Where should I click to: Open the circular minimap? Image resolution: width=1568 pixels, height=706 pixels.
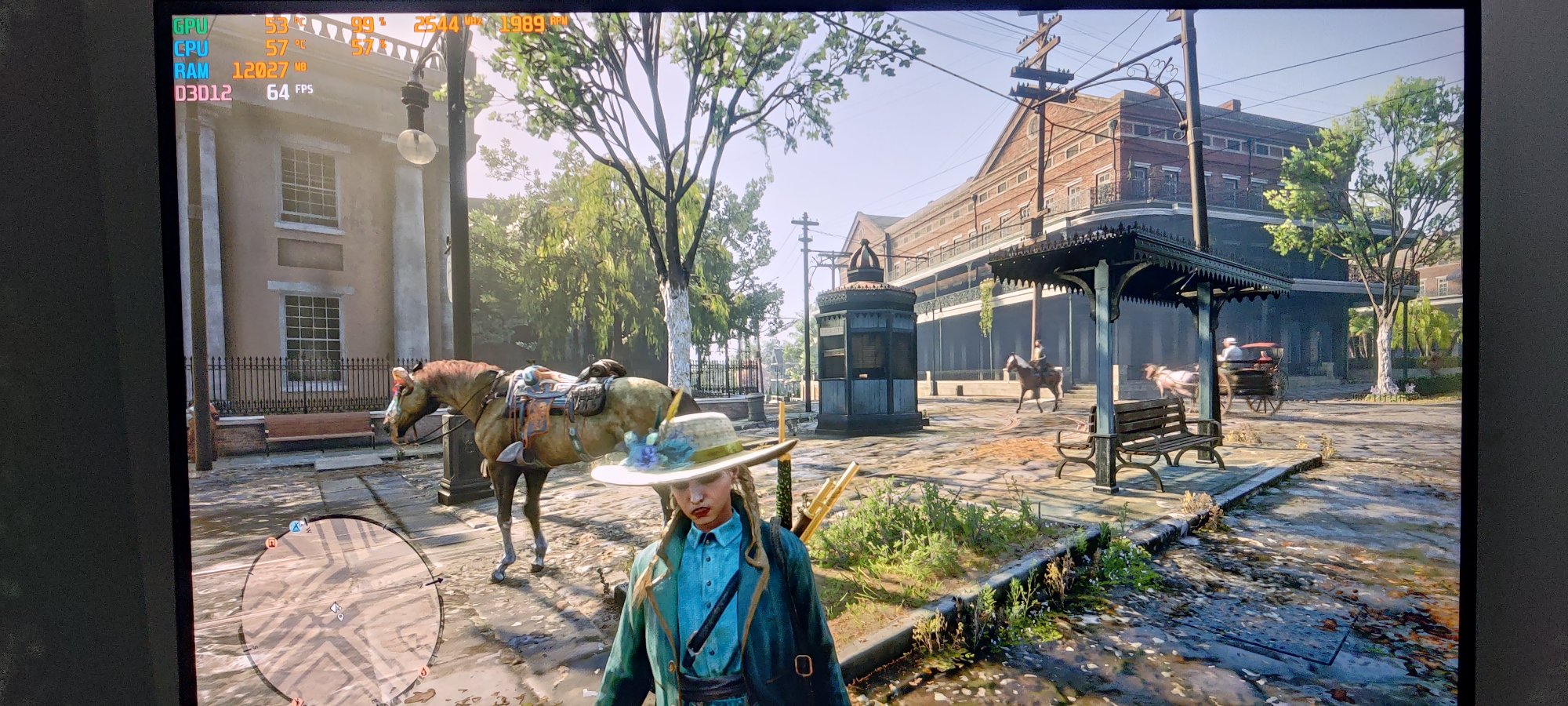[x=342, y=610]
